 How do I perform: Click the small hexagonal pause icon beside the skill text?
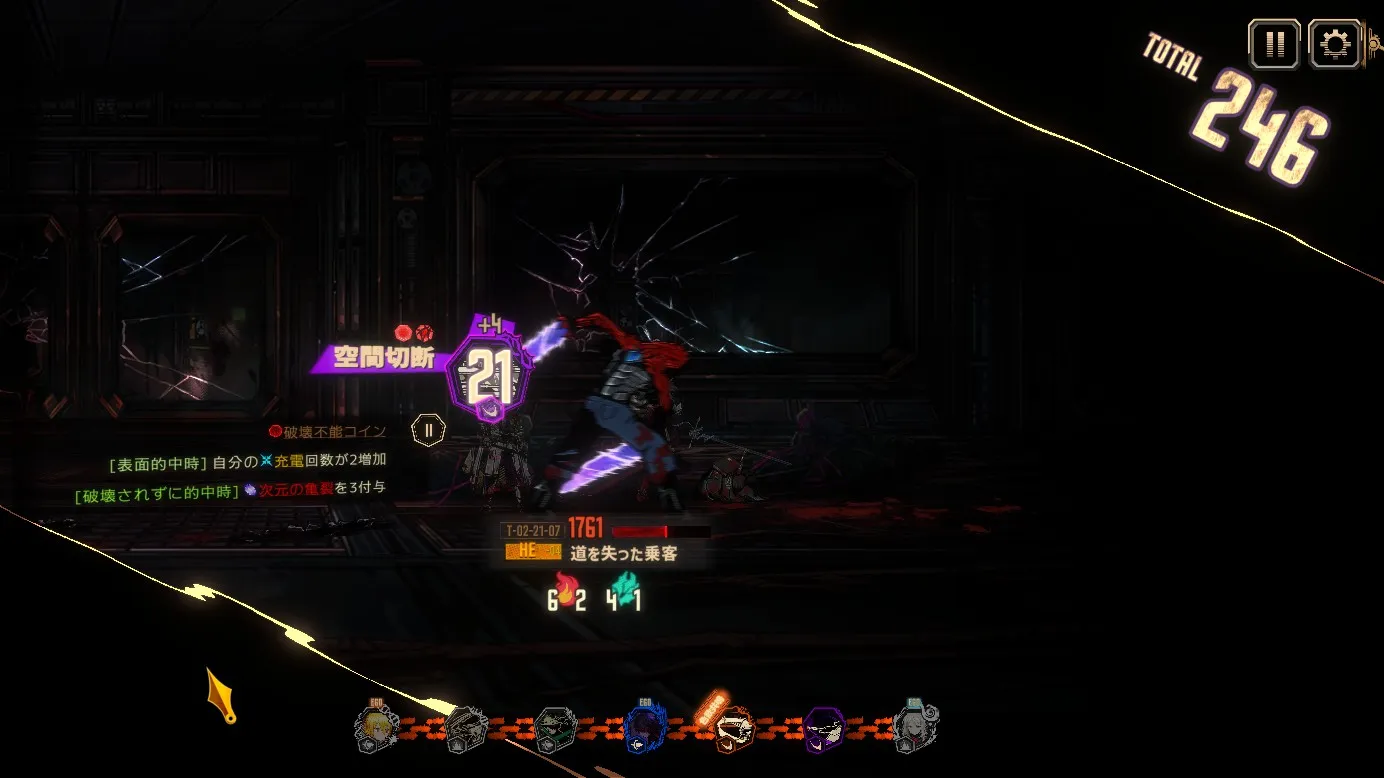coord(428,431)
